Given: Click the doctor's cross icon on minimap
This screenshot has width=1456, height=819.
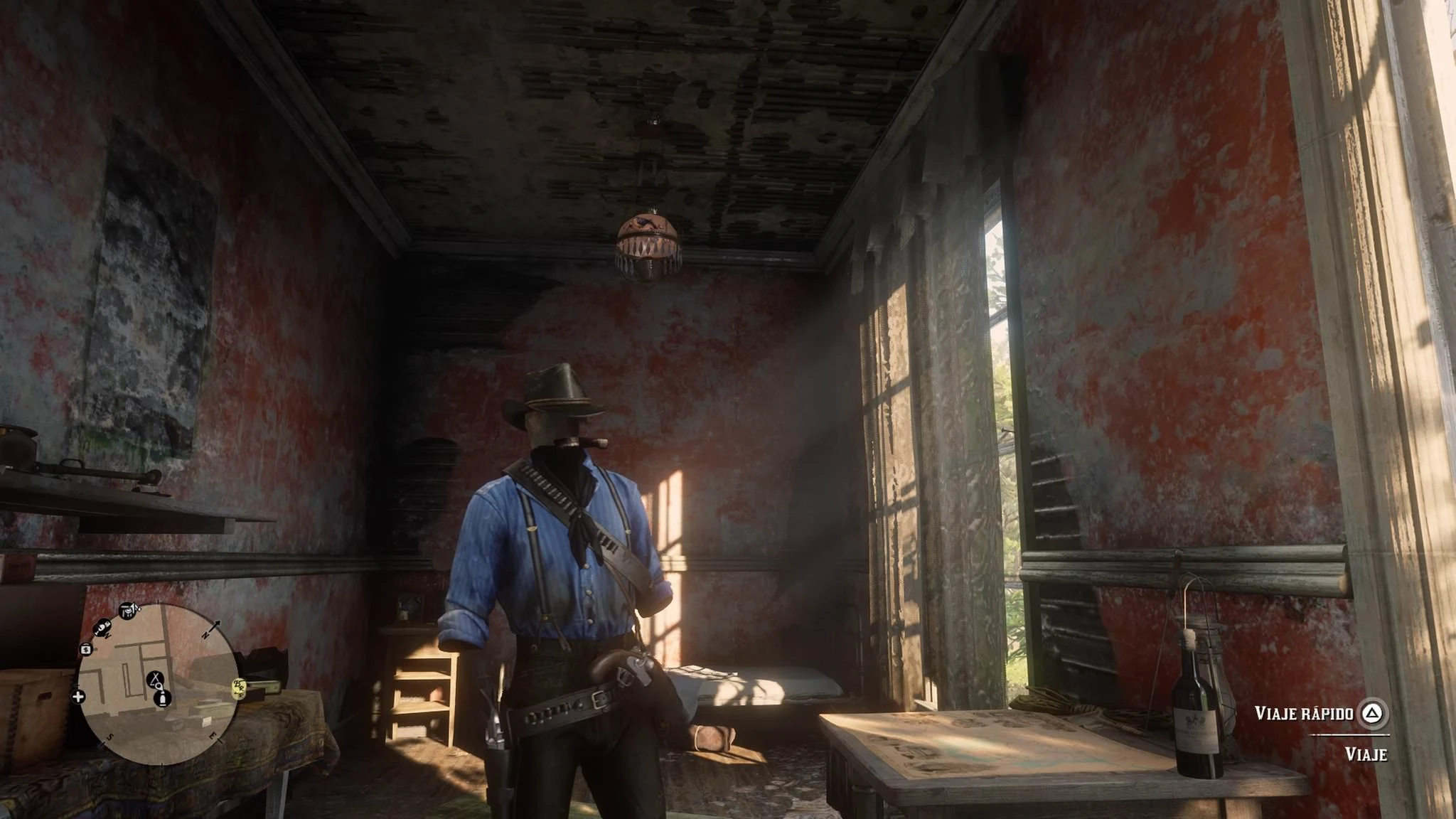Looking at the screenshot, I should coord(78,697).
